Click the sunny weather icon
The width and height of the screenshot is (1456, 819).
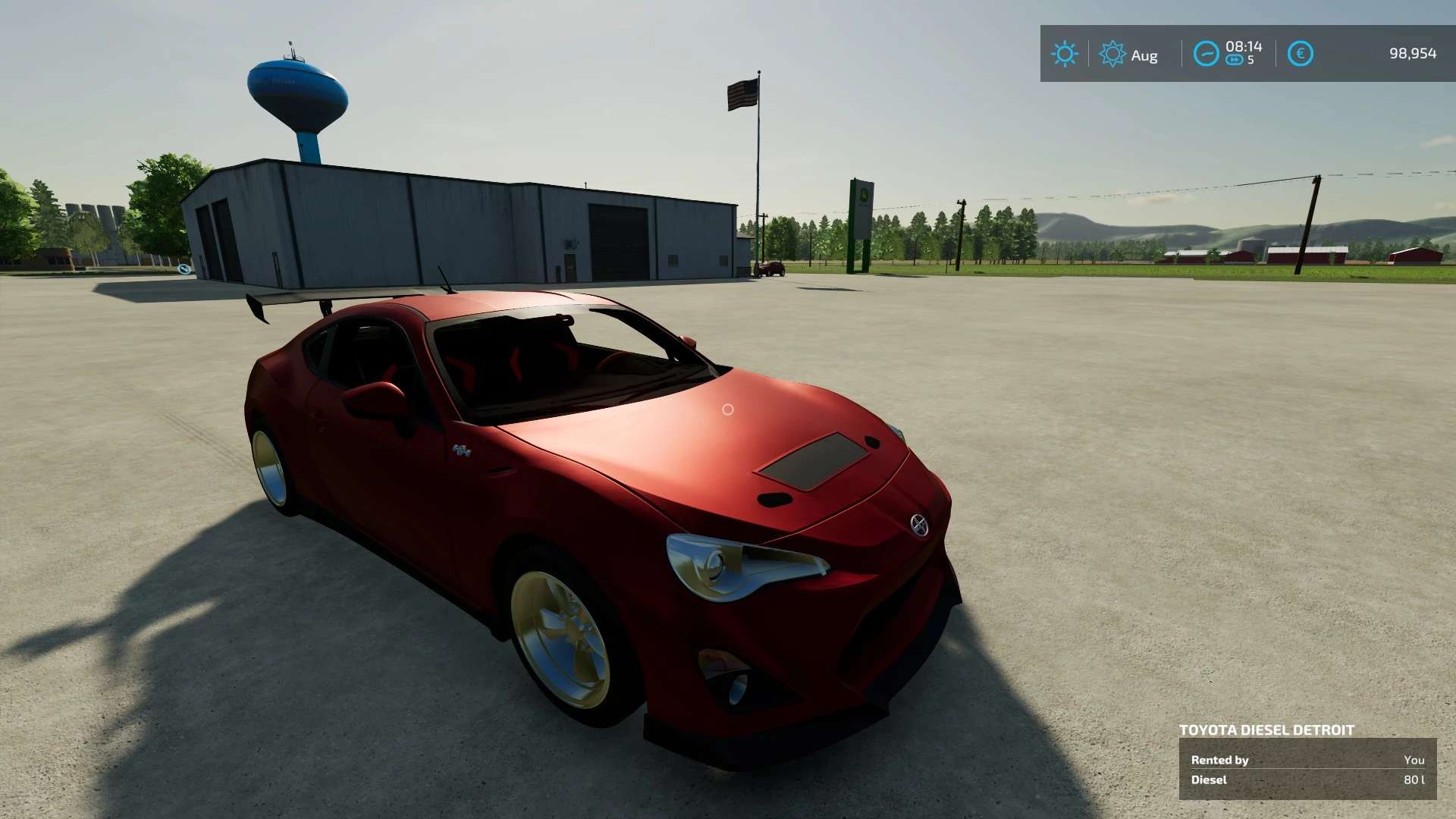pos(1064,54)
